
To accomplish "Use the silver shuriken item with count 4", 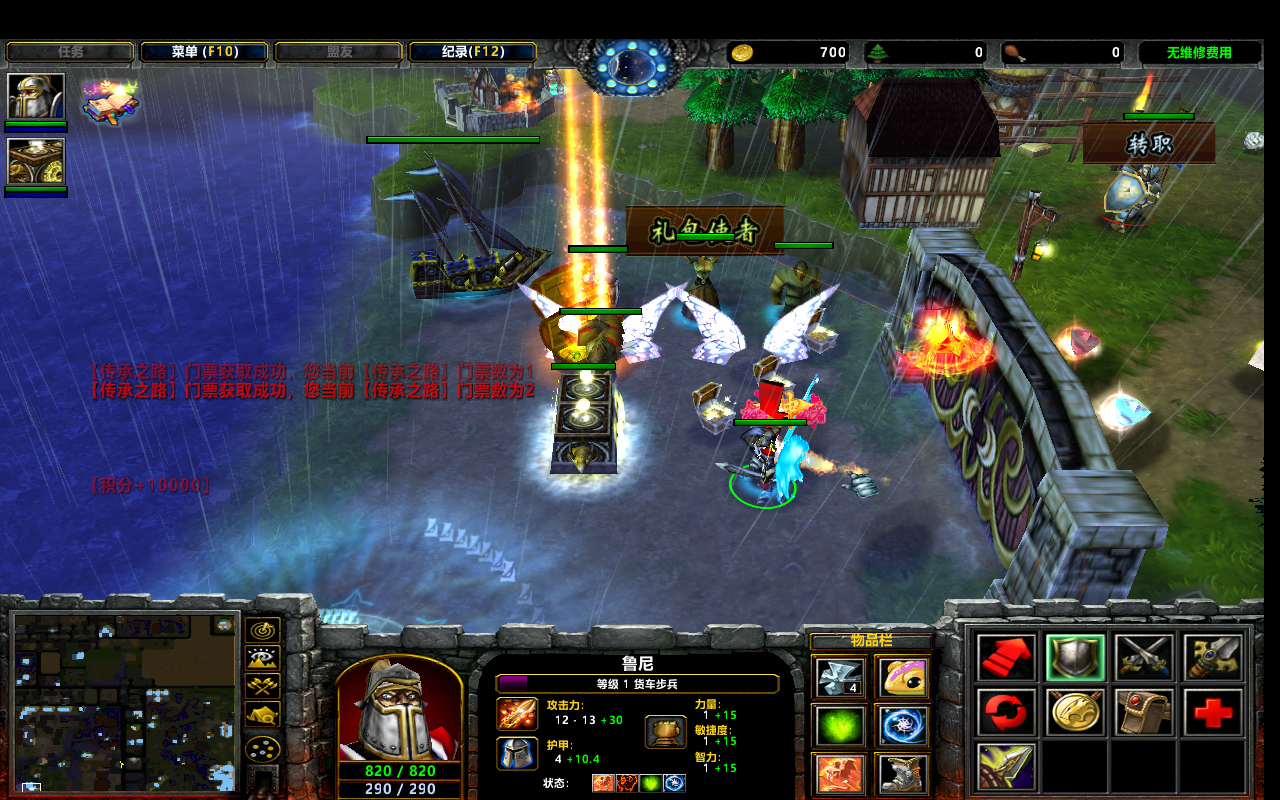I will coord(838,677).
